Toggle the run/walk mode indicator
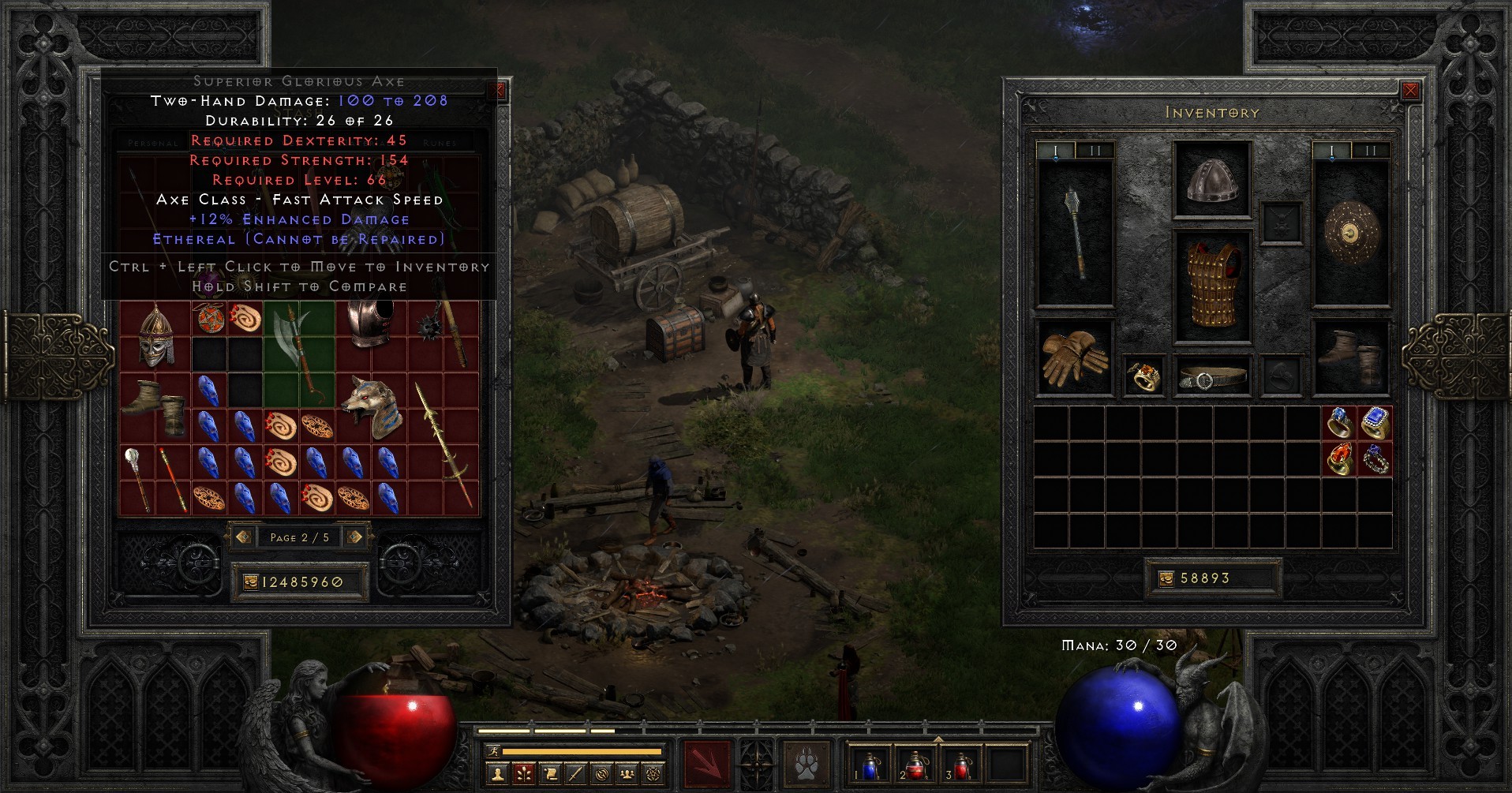 (493, 751)
